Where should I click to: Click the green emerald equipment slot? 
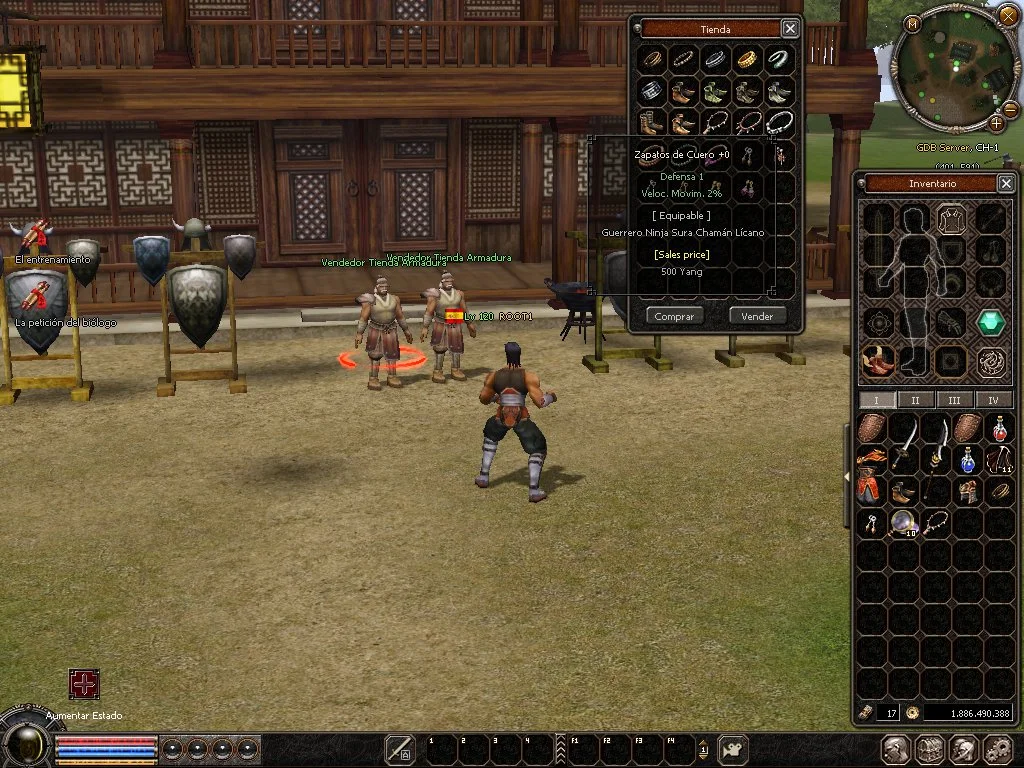(x=991, y=323)
